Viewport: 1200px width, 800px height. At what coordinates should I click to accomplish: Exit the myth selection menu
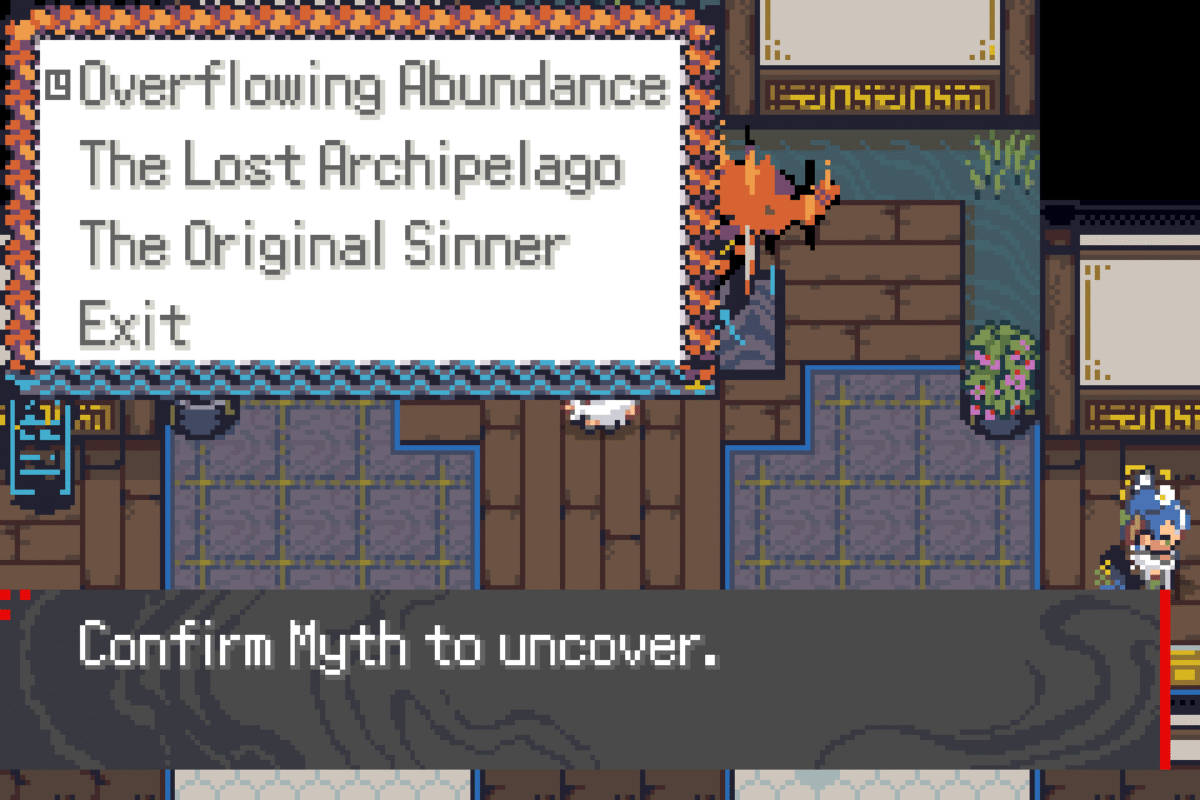pos(134,324)
